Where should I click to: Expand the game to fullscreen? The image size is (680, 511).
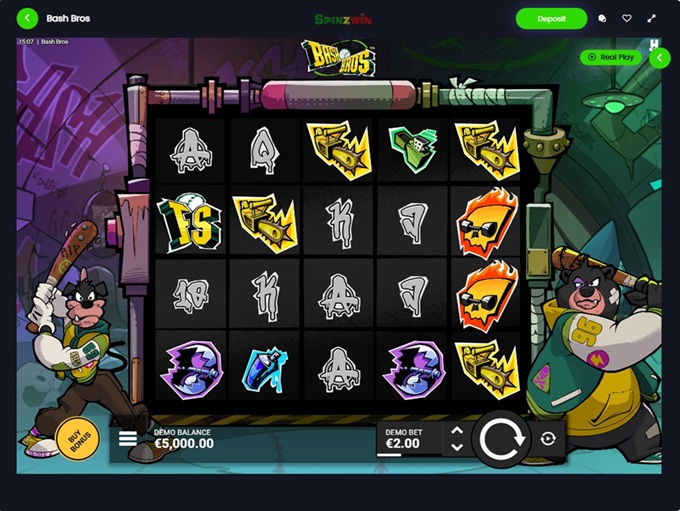pos(652,18)
